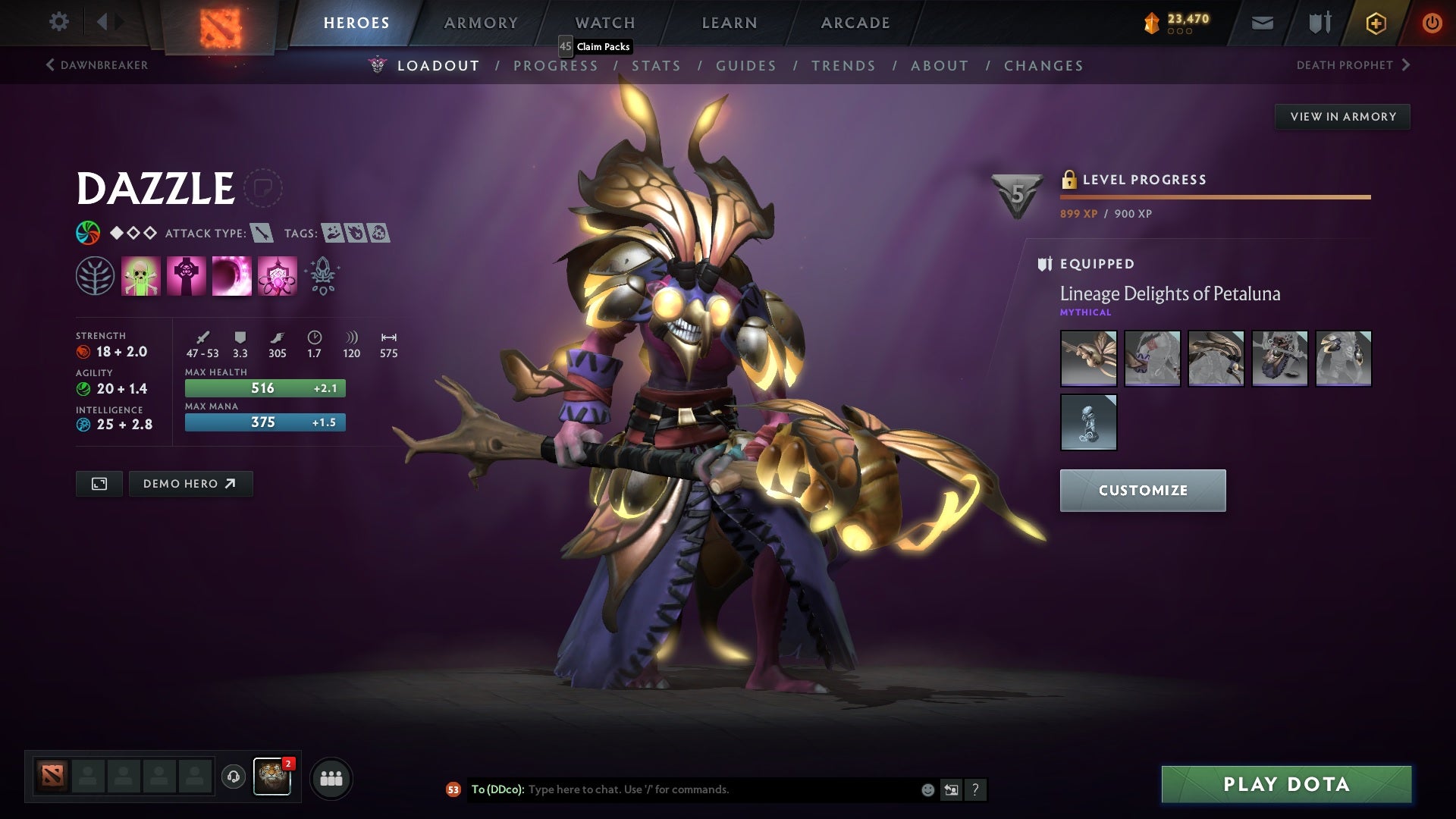Viewport: 1456px width, 819px height.
Task: Open the Stats tab in the hero page
Action: tap(657, 66)
